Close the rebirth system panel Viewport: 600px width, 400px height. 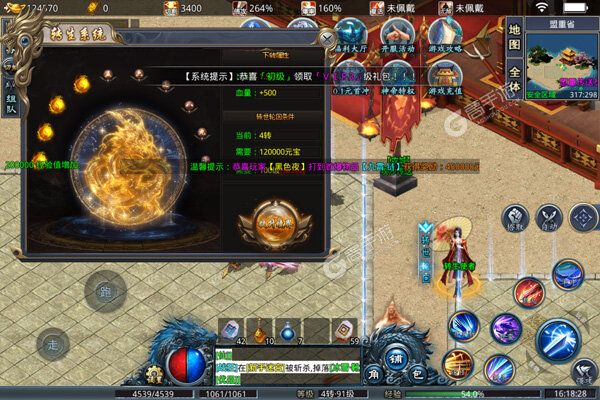(326, 38)
